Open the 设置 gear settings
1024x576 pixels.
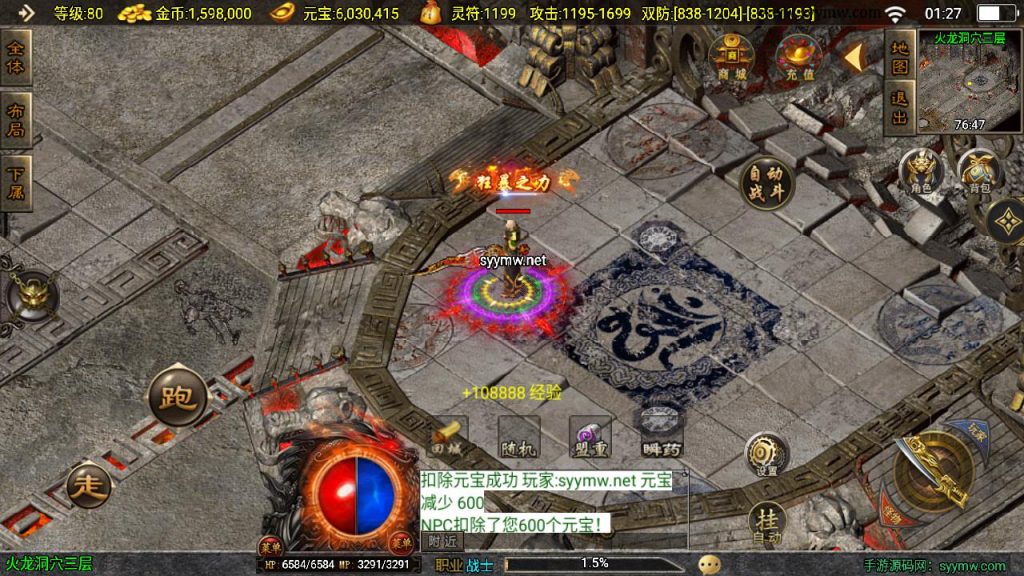766,454
